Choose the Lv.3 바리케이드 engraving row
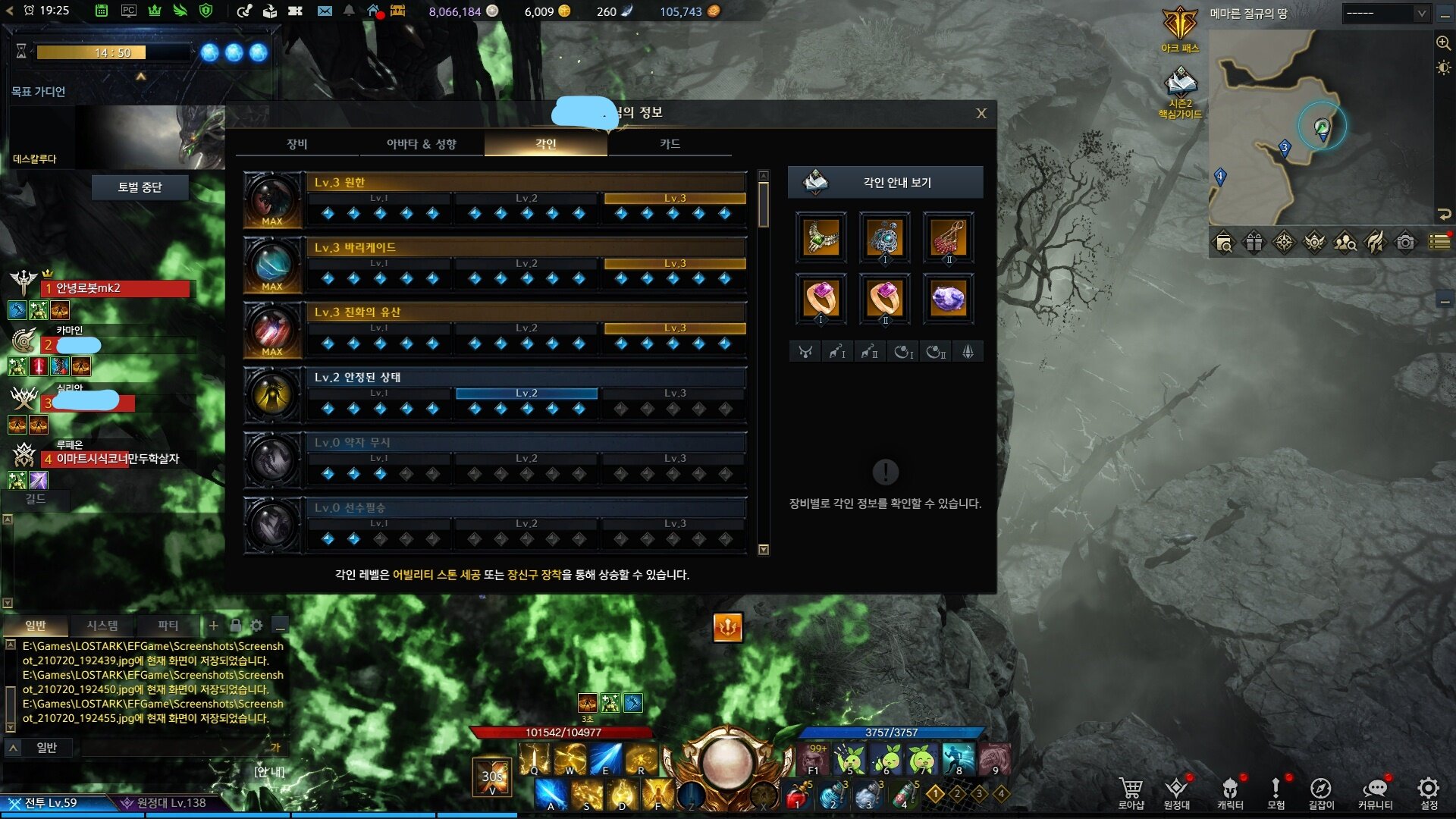This screenshot has height=819, width=1456. [x=526, y=248]
